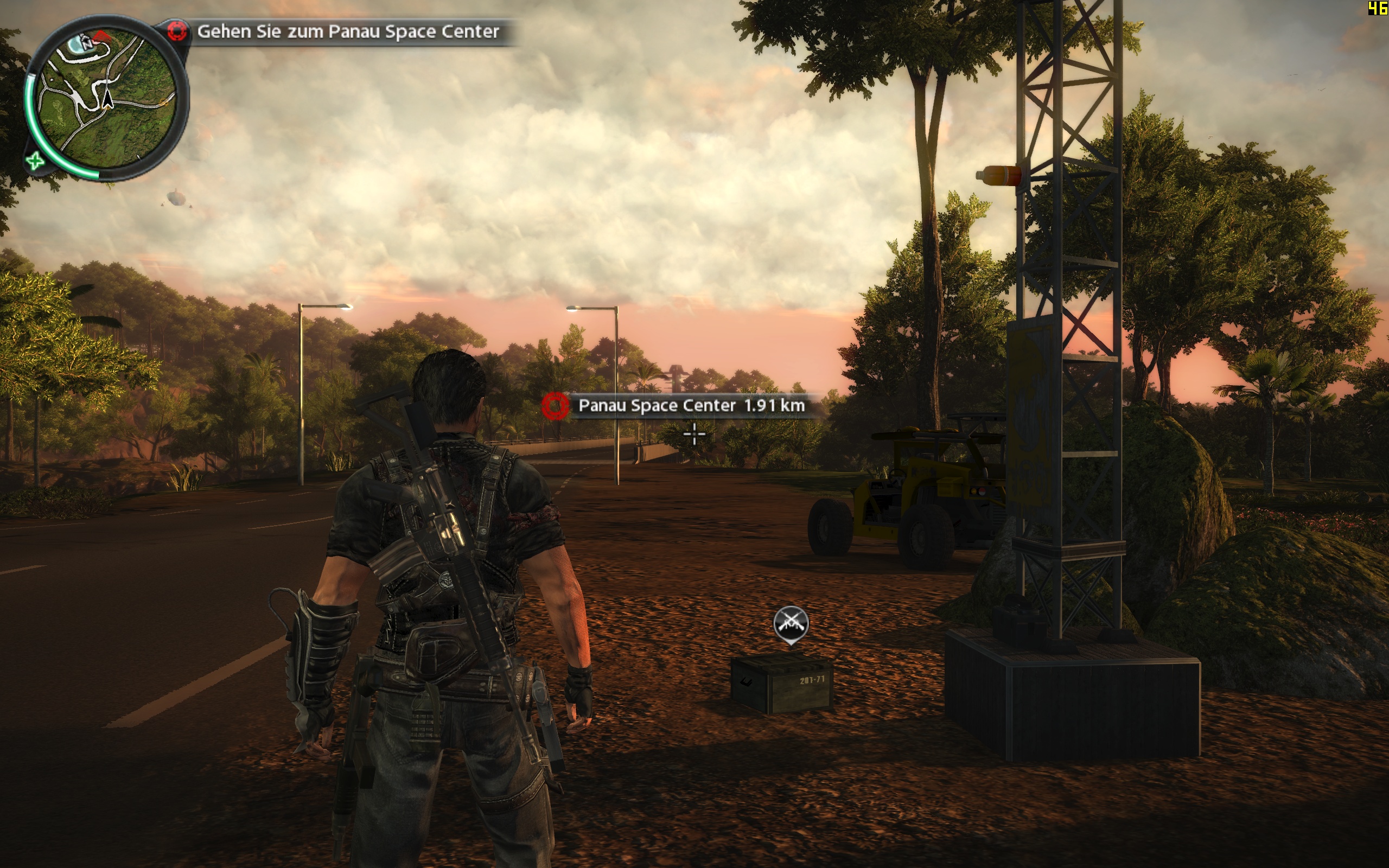
Task: Click the red objective marker on the minimap
Action: point(101,36)
